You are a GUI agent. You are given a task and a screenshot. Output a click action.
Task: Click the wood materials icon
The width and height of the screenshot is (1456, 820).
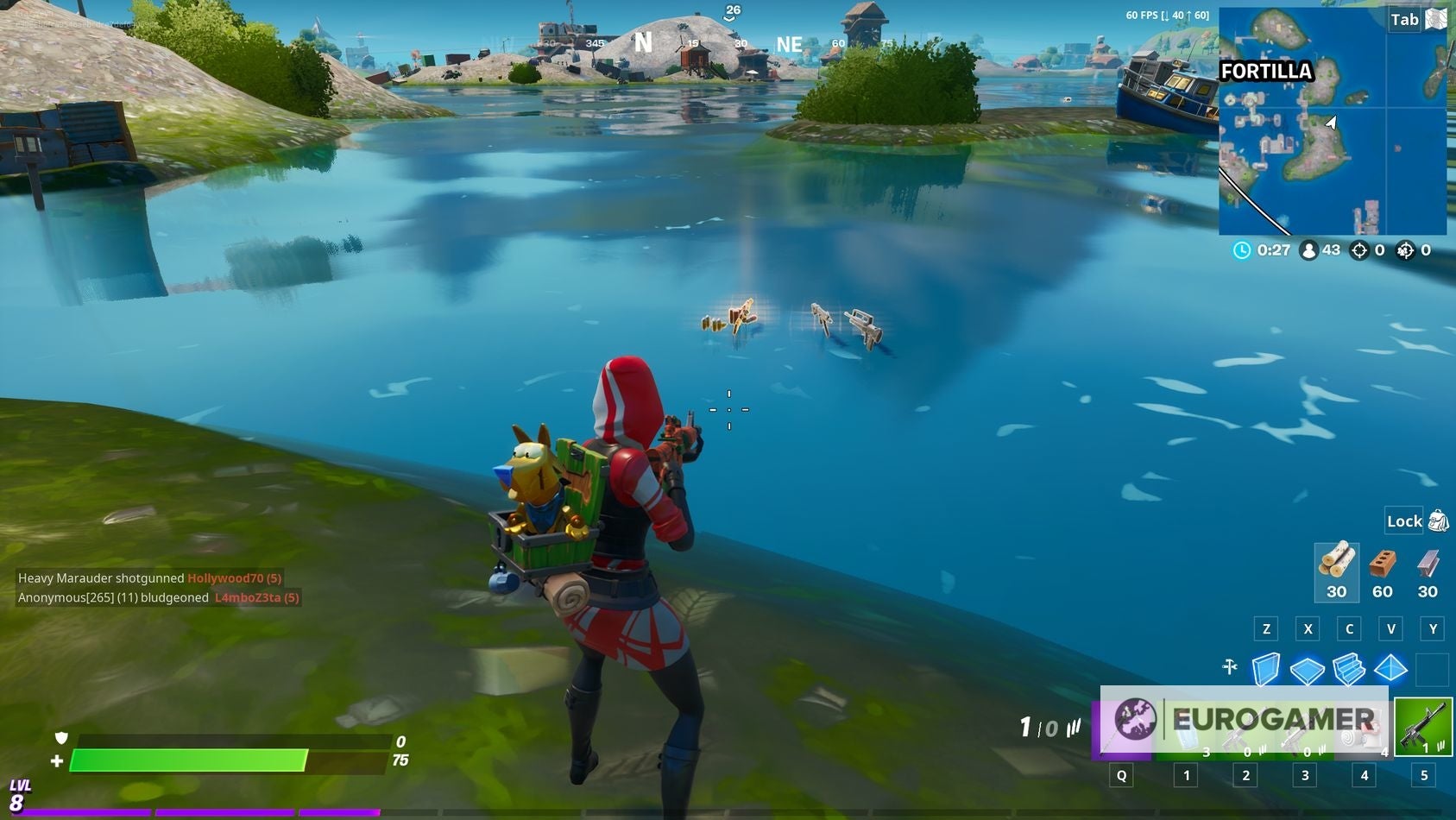click(x=1337, y=565)
